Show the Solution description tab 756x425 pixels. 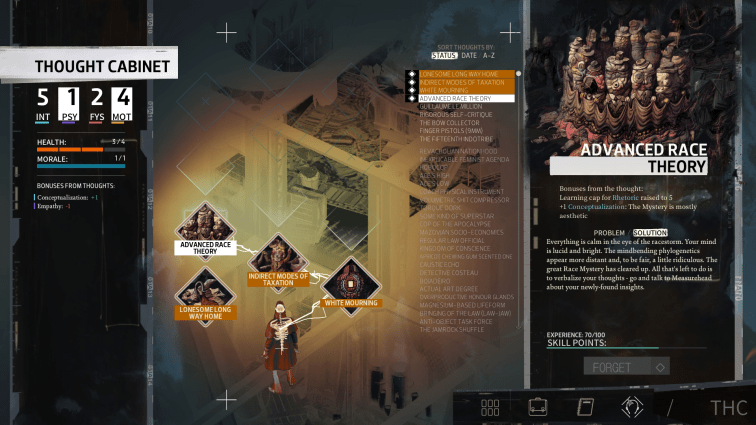tap(650, 232)
